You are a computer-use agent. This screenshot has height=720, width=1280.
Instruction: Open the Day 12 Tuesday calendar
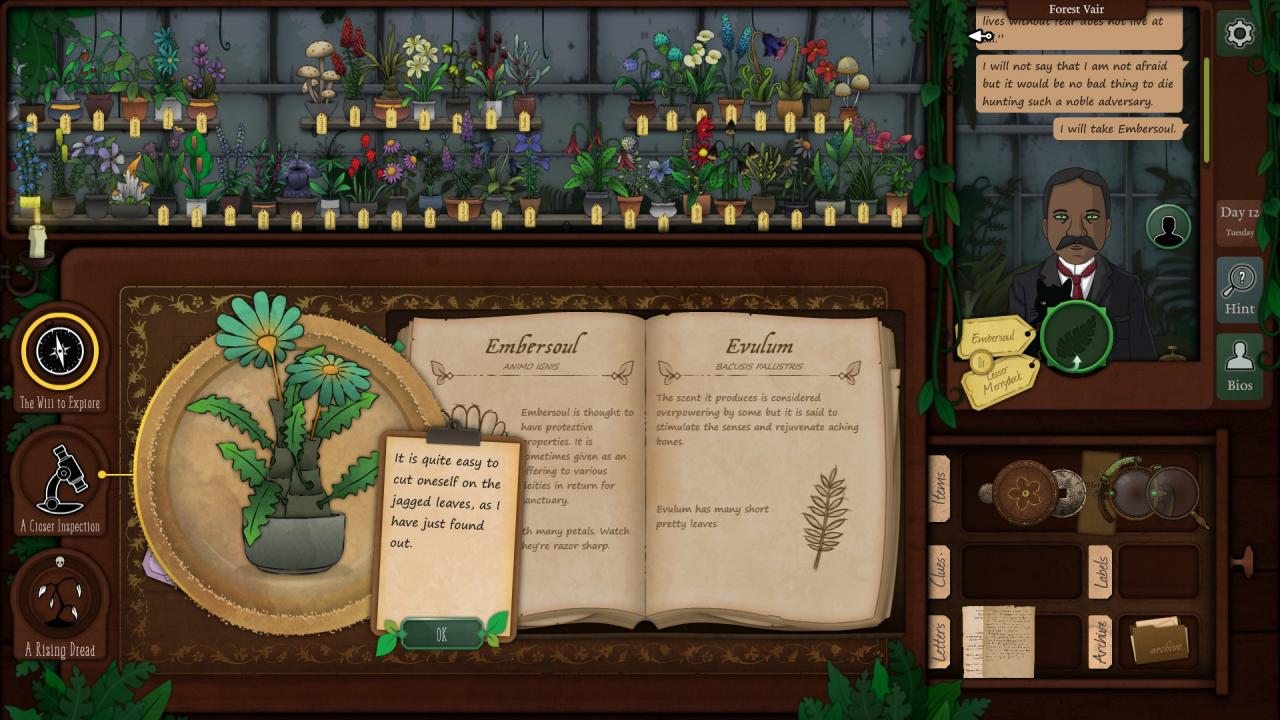pos(1239,221)
